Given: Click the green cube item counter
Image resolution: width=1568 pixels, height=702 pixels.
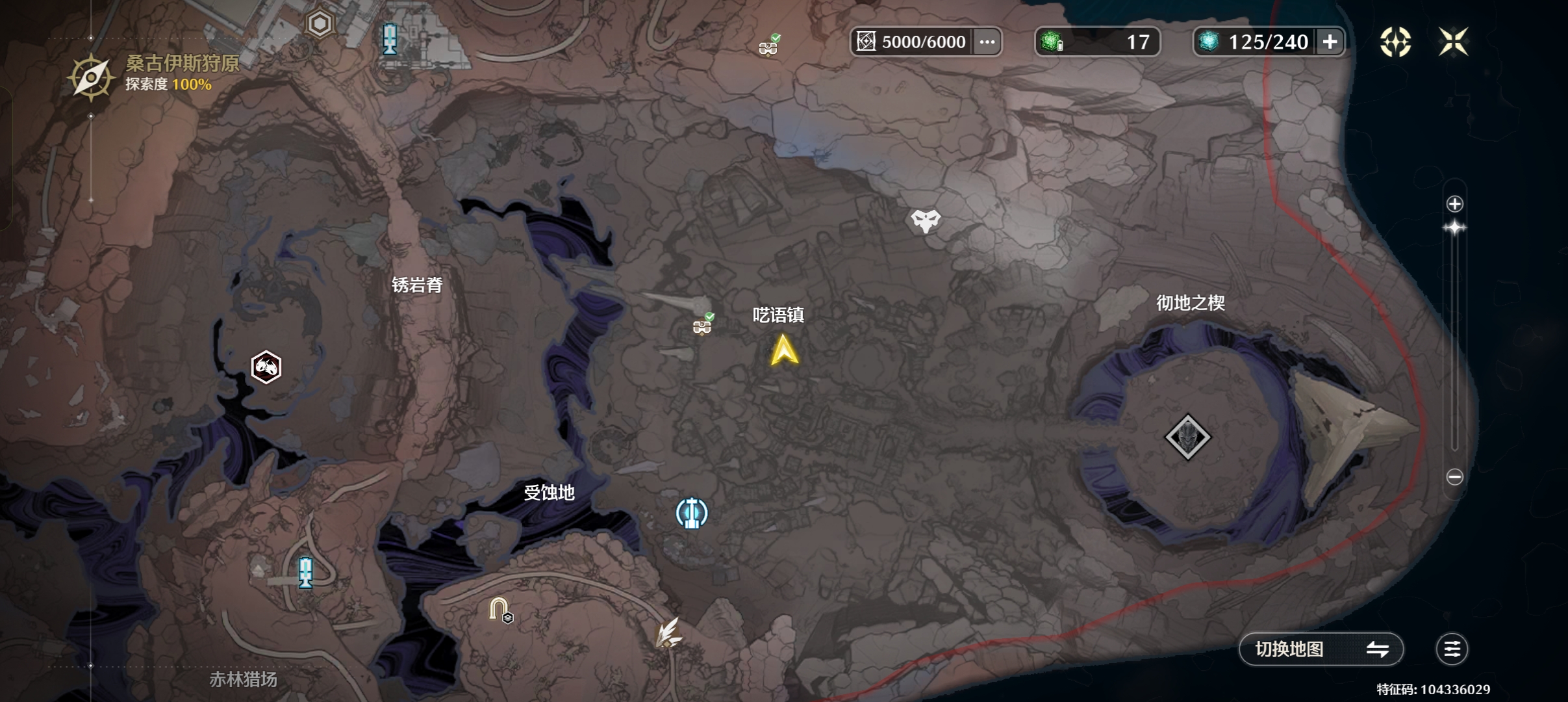Looking at the screenshot, I should [x=1096, y=42].
